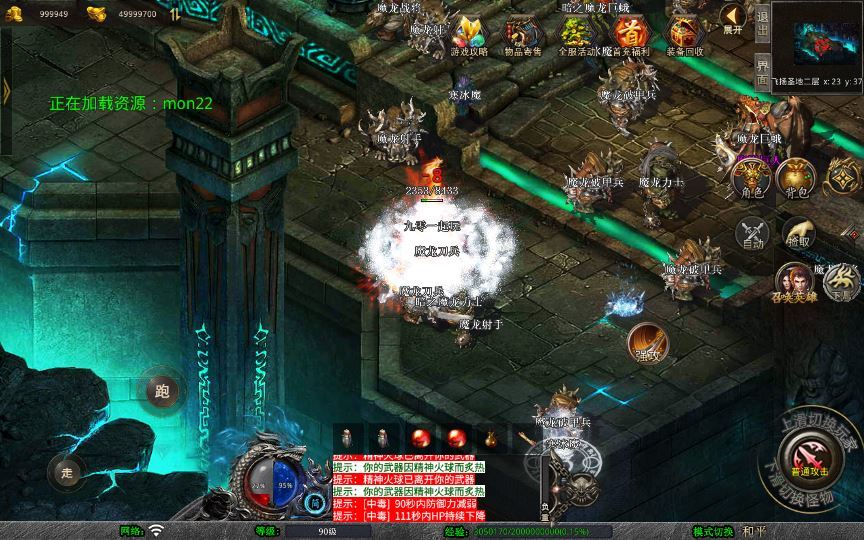Open the 装备回收 equipment recycling chest
This screenshot has height=540, width=864.
[x=684, y=34]
